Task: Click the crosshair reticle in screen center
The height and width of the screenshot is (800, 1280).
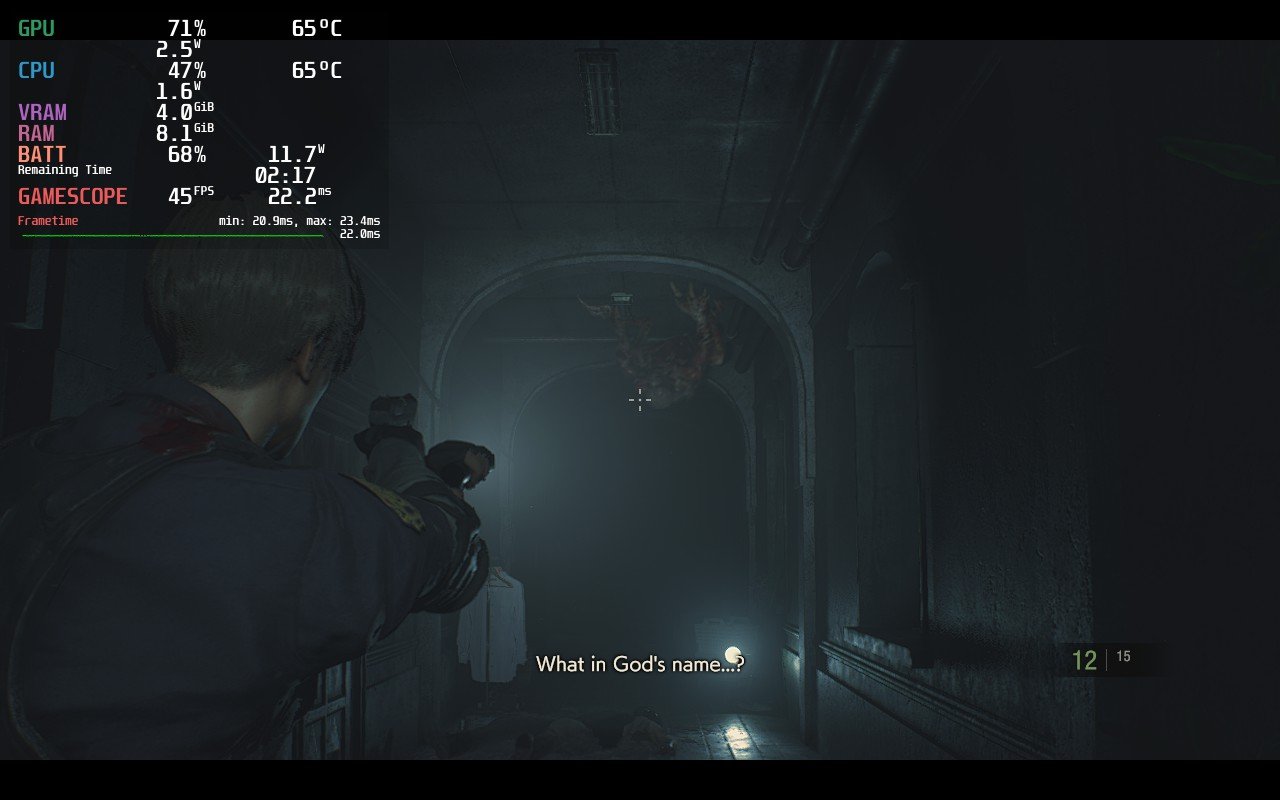Action: [x=639, y=400]
